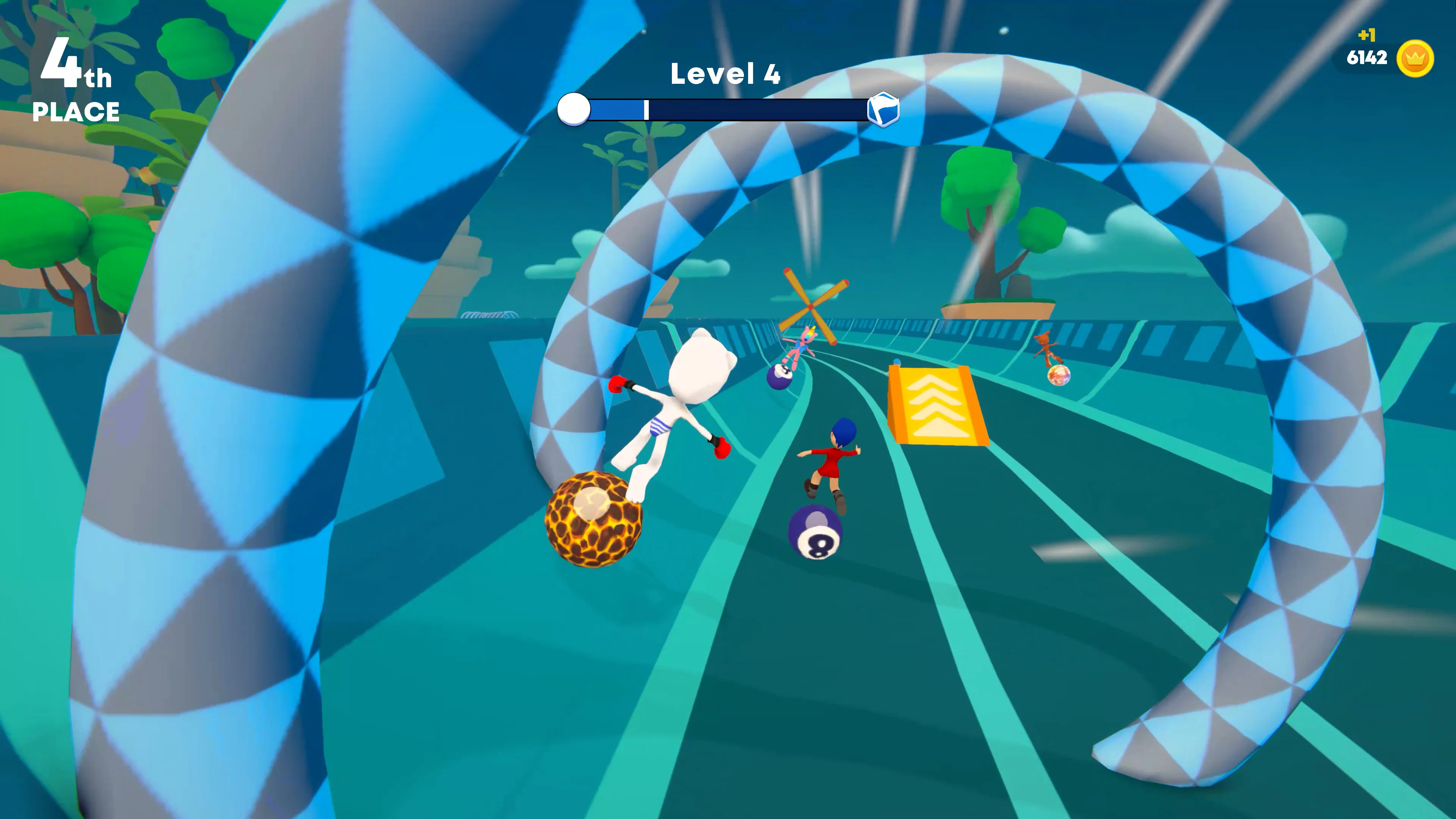Select the red-shirted racer on the 8-ball

[x=834, y=462]
